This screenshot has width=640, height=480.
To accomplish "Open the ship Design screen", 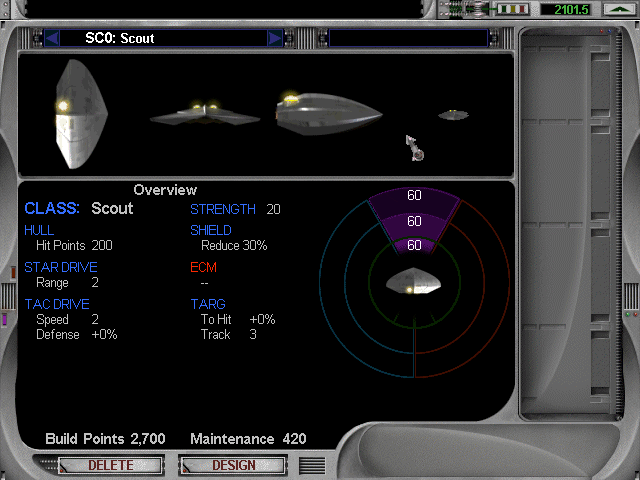I will click(234, 465).
